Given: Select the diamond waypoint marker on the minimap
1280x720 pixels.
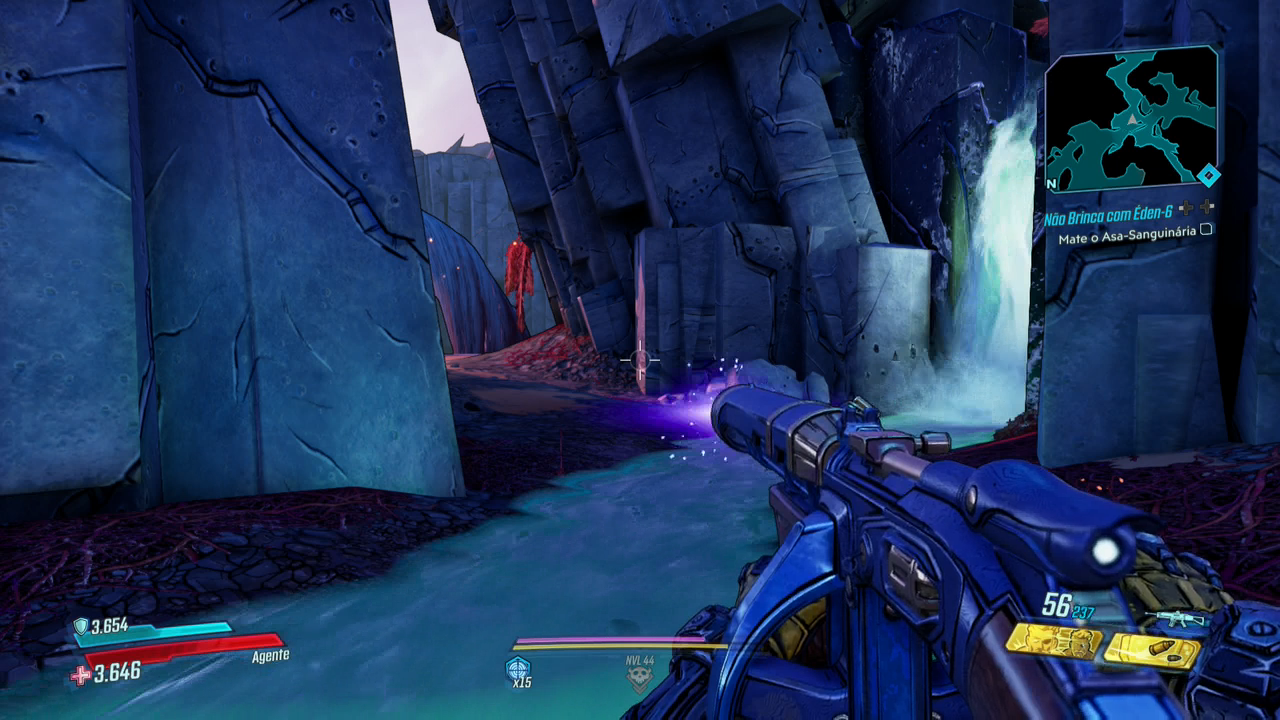Looking at the screenshot, I should 1209,177.
